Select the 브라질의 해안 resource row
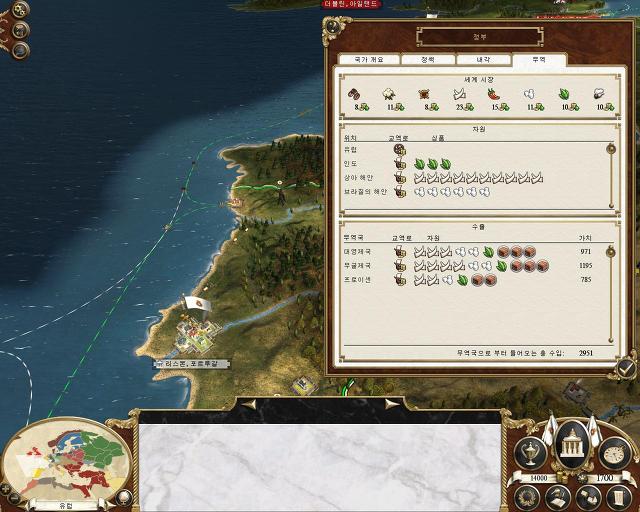This screenshot has height=512, width=640. 470,192
